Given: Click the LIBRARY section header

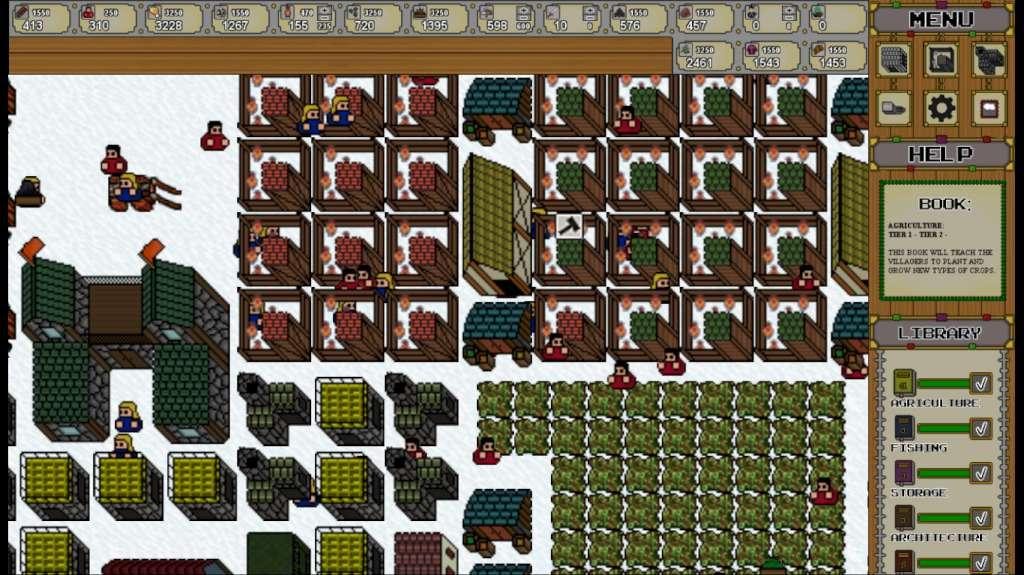Looking at the screenshot, I should pyautogui.click(x=940, y=332).
